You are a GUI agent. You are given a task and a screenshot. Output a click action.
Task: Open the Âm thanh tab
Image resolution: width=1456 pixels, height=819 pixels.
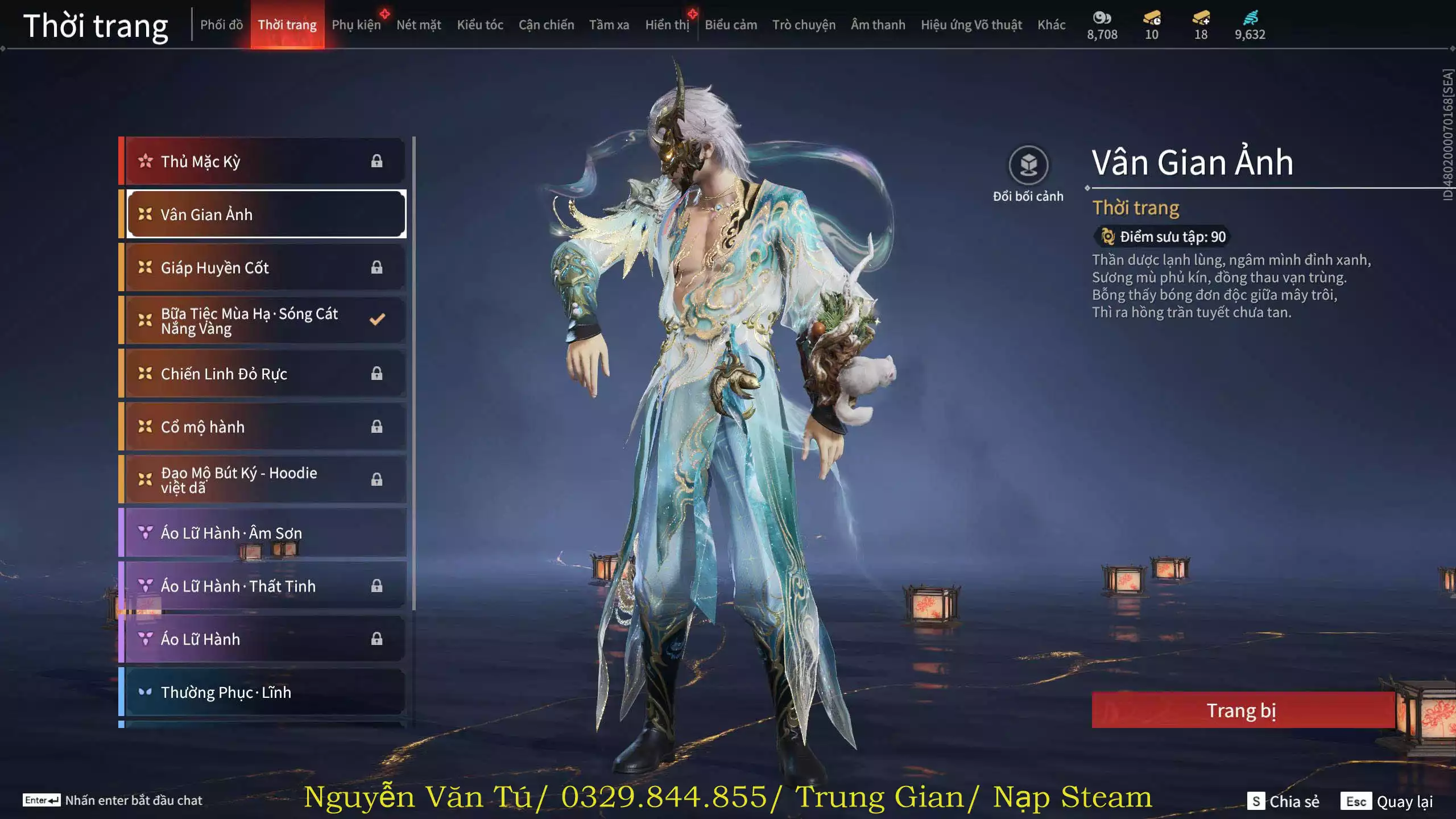point(878,25)
